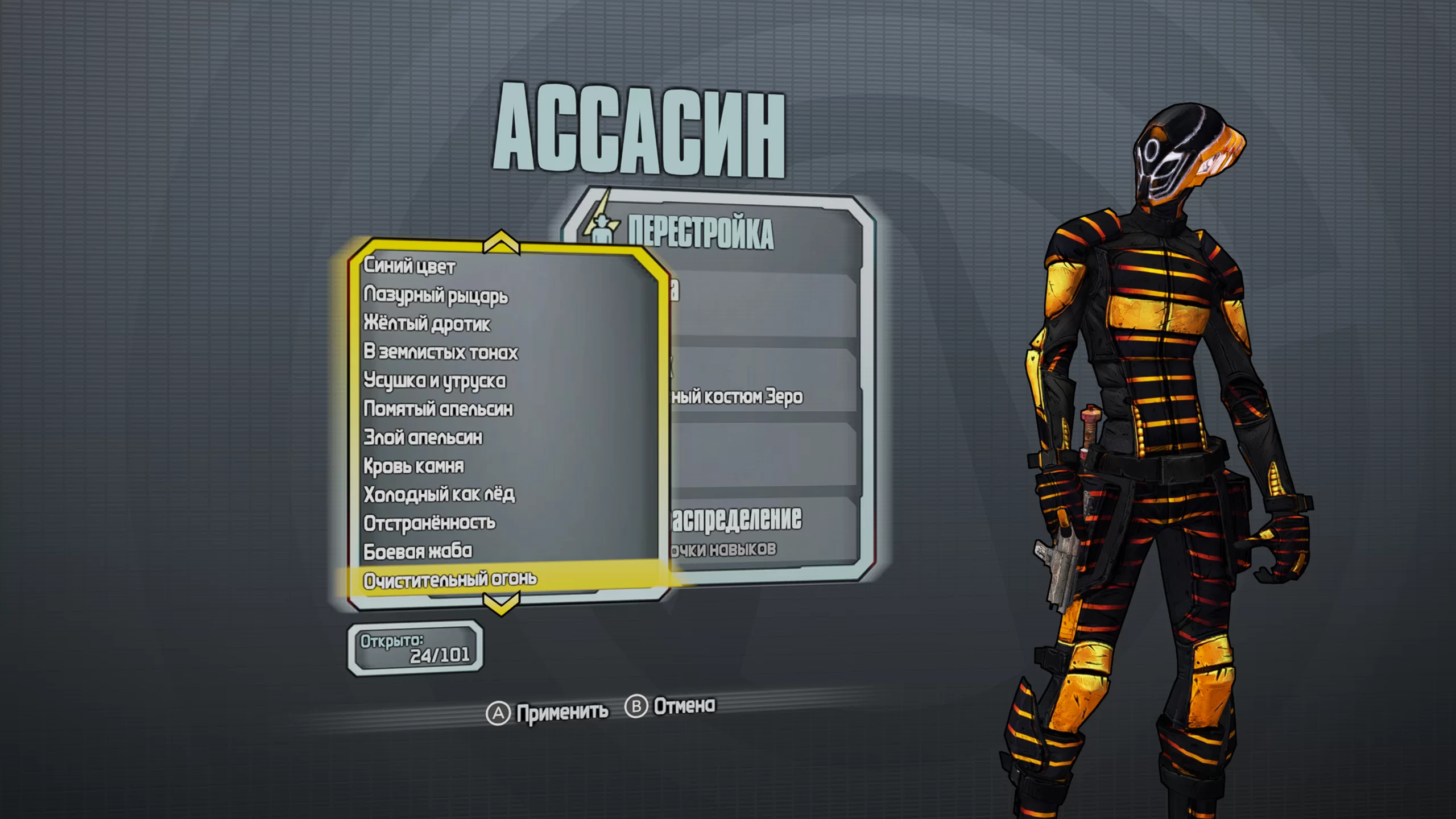Pick the "Жёлтый дротик" skin

point(427,324)
